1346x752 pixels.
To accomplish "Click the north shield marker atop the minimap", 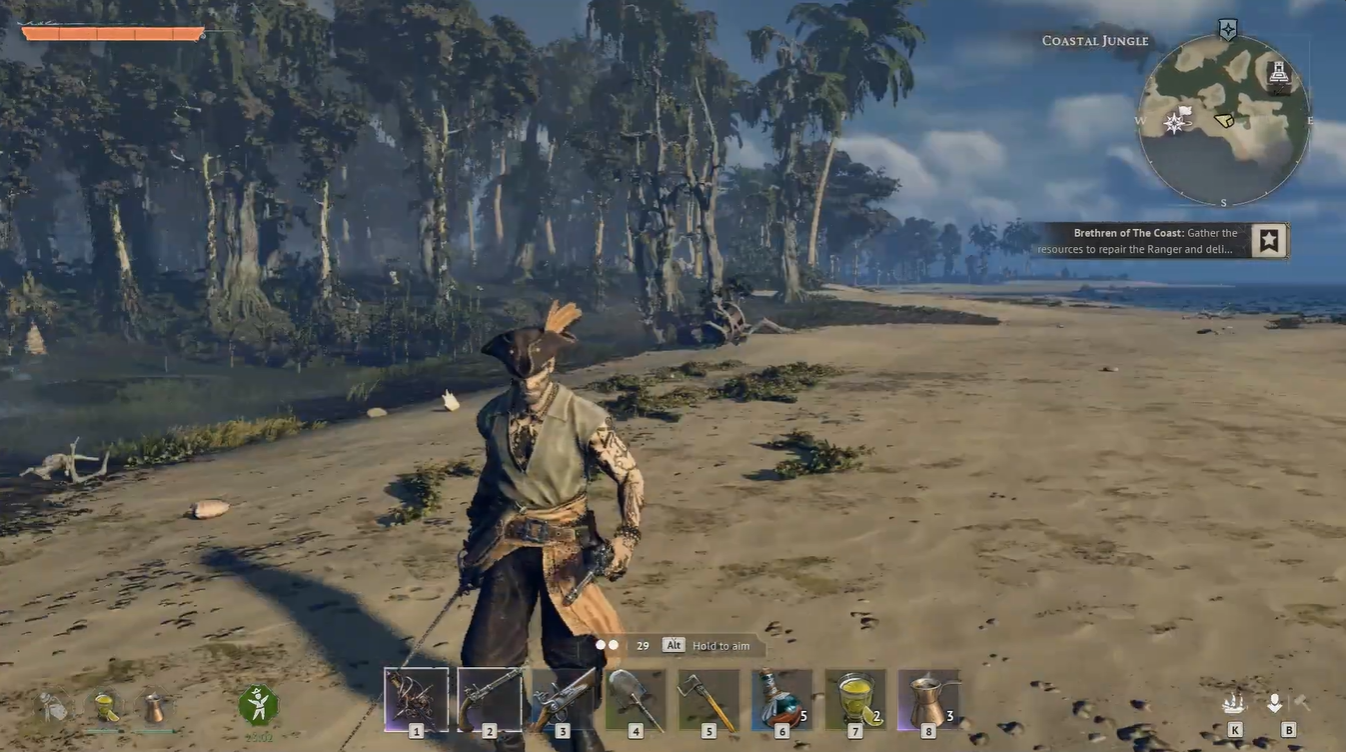I will click(1227, 29).
